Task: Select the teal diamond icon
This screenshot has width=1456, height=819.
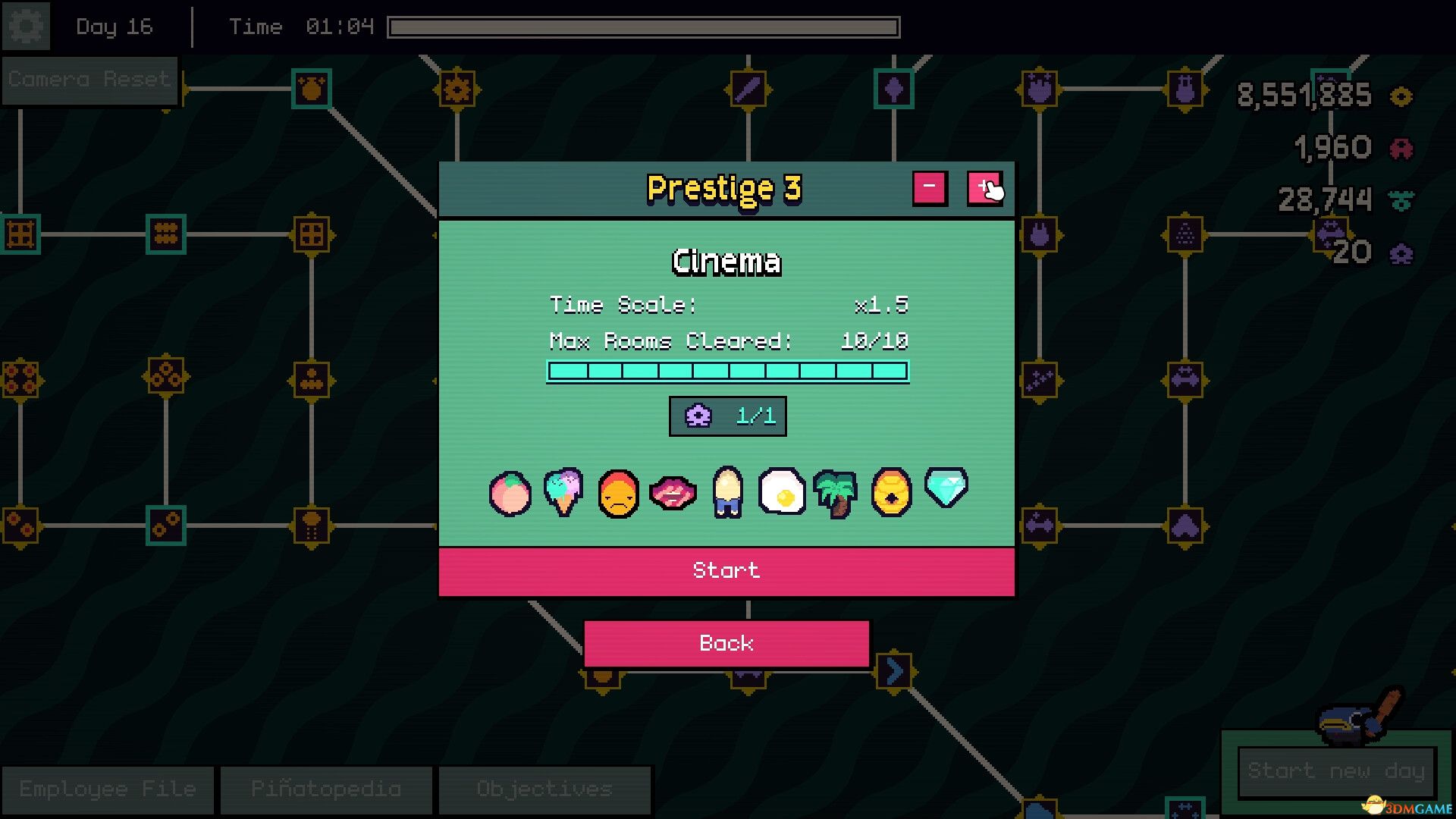Action: point(946,488)
